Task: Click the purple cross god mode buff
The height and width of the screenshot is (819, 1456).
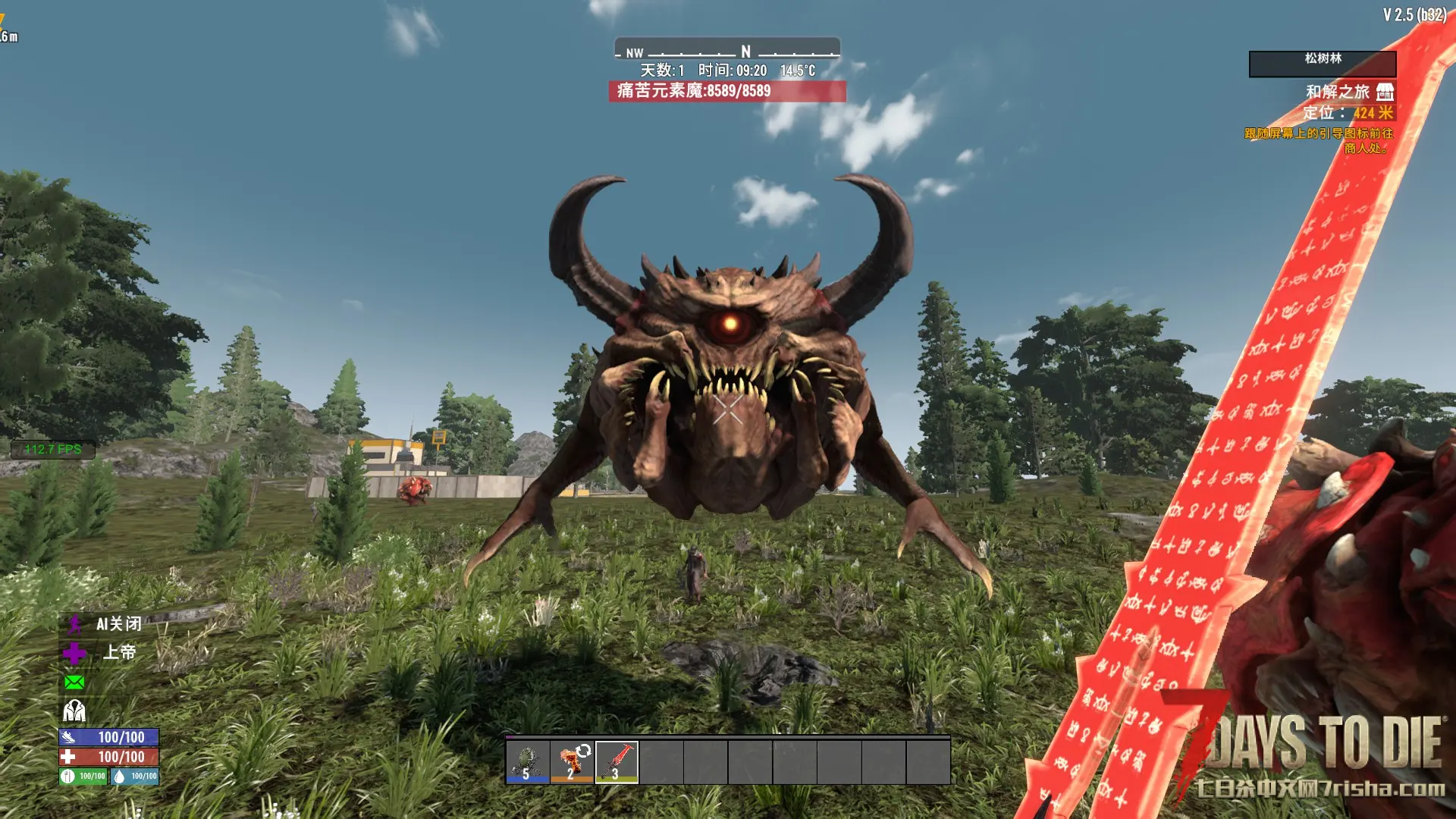Action: point(74,653)
